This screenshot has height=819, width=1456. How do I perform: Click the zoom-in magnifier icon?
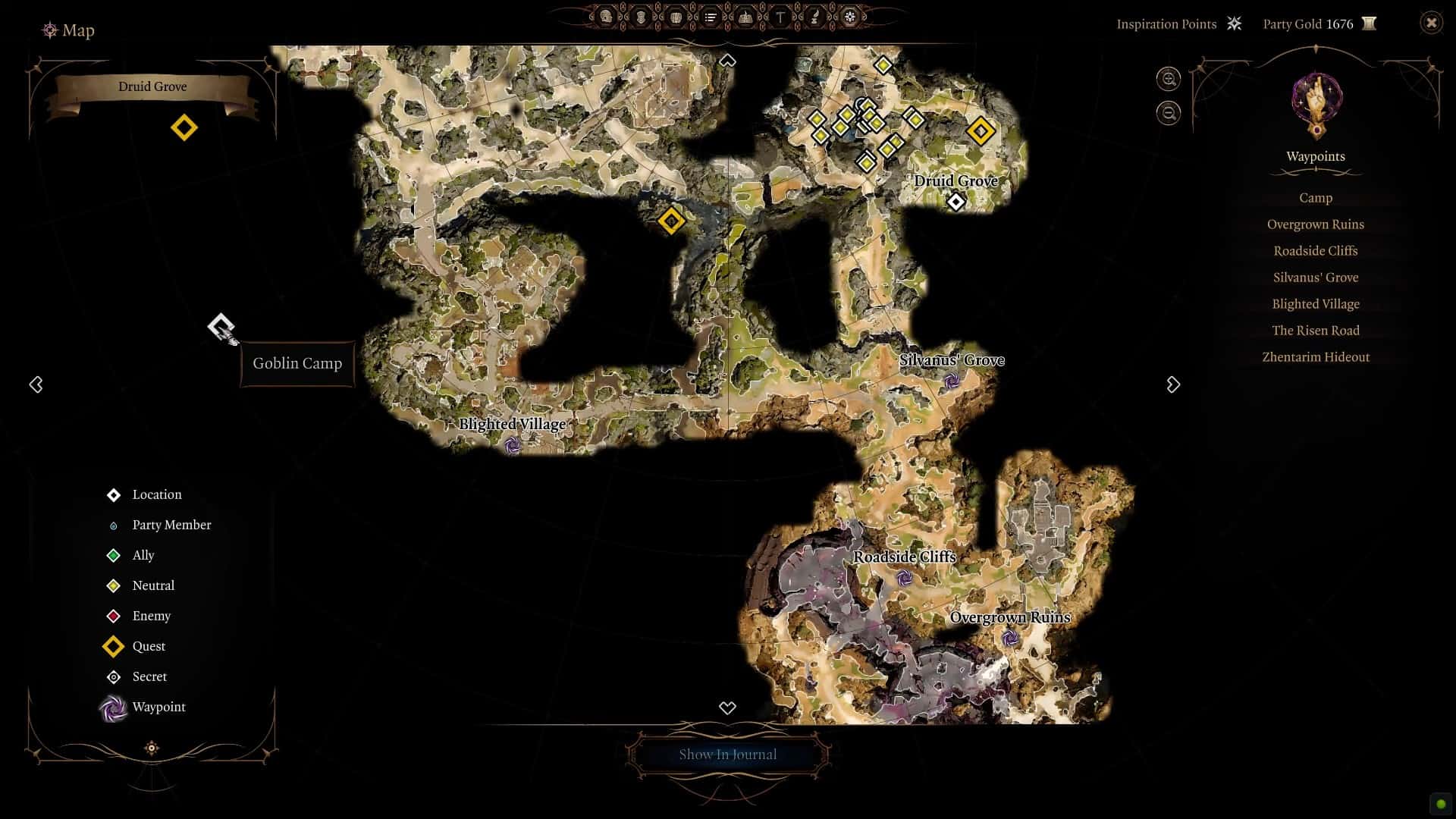pyautogui.click(x=1168, y=79)
